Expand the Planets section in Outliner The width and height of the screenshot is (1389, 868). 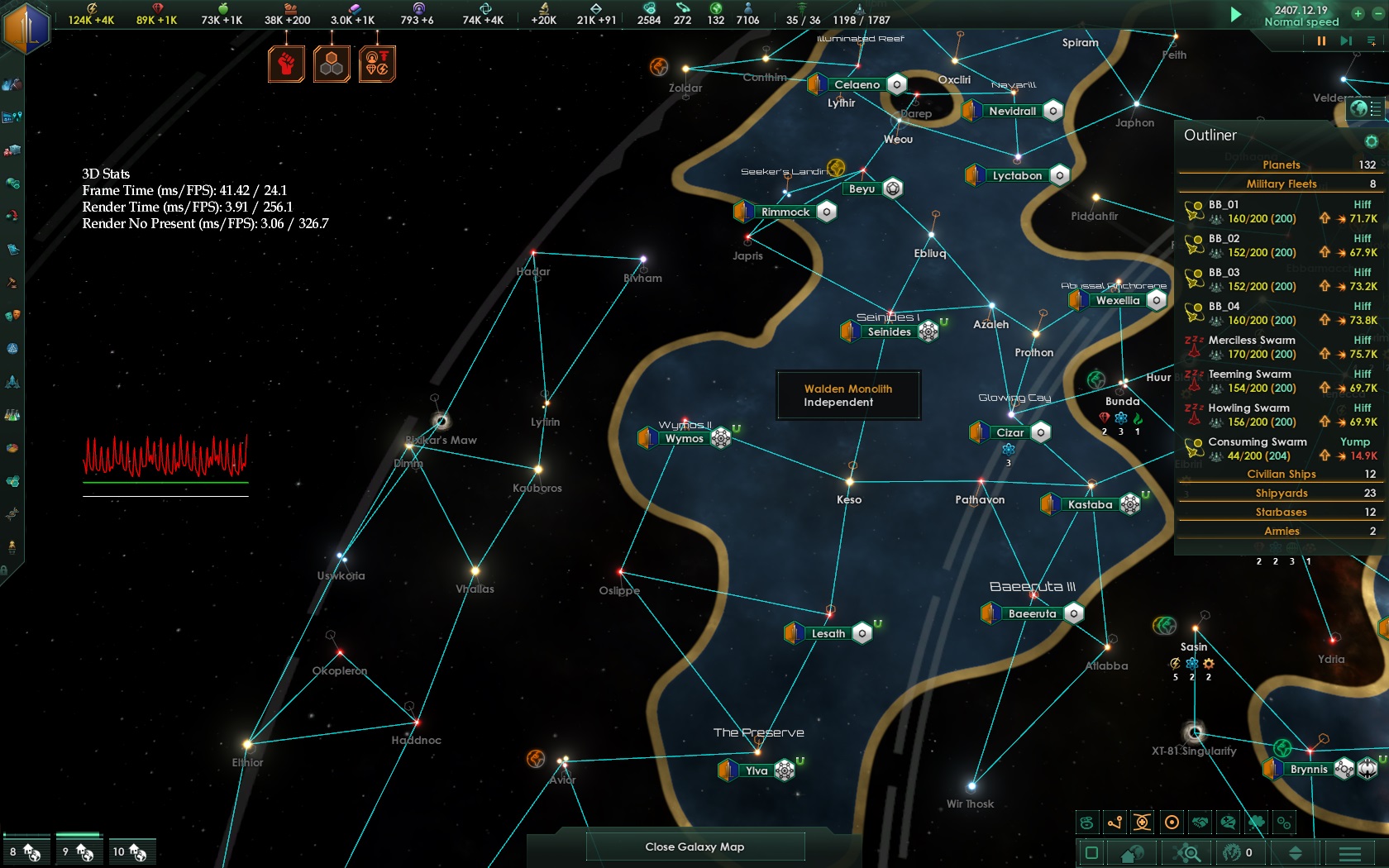point(1281,165)
